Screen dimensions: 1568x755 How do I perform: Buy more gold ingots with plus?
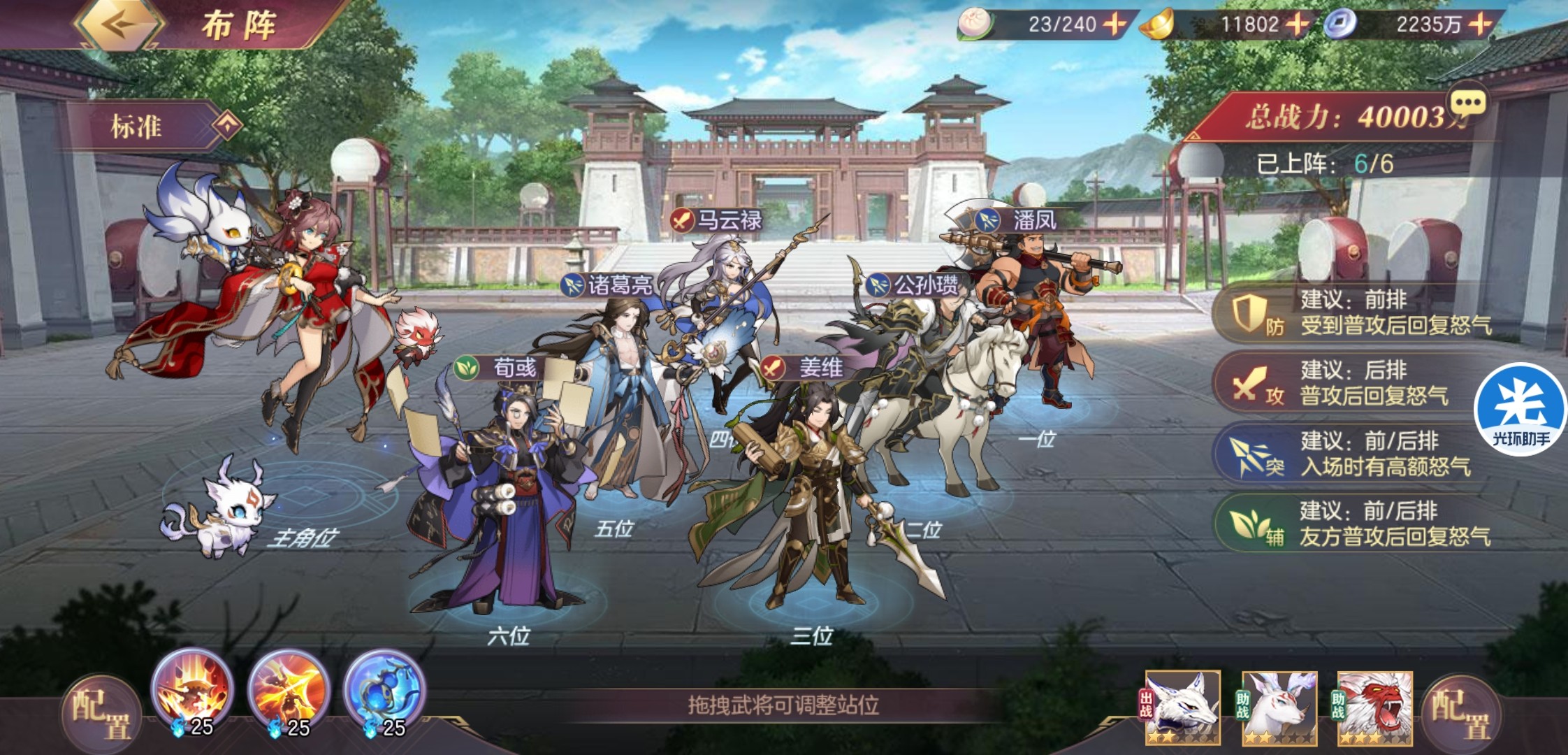pos(1298,24)
